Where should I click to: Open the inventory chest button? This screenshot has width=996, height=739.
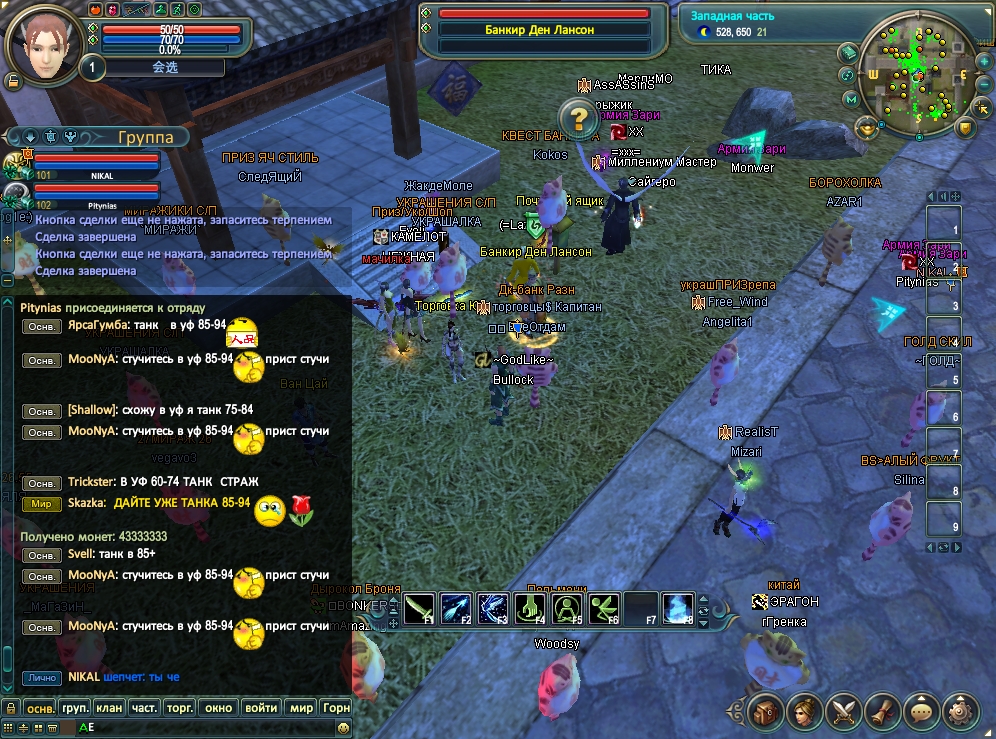tap(766, 711)
